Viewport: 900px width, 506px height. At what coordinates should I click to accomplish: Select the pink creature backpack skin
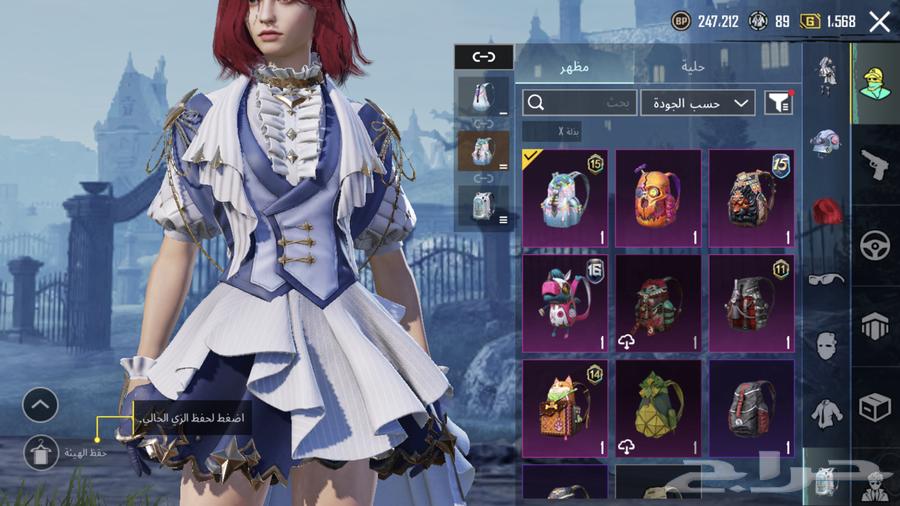pyautogui.click(x=565, y=302)
